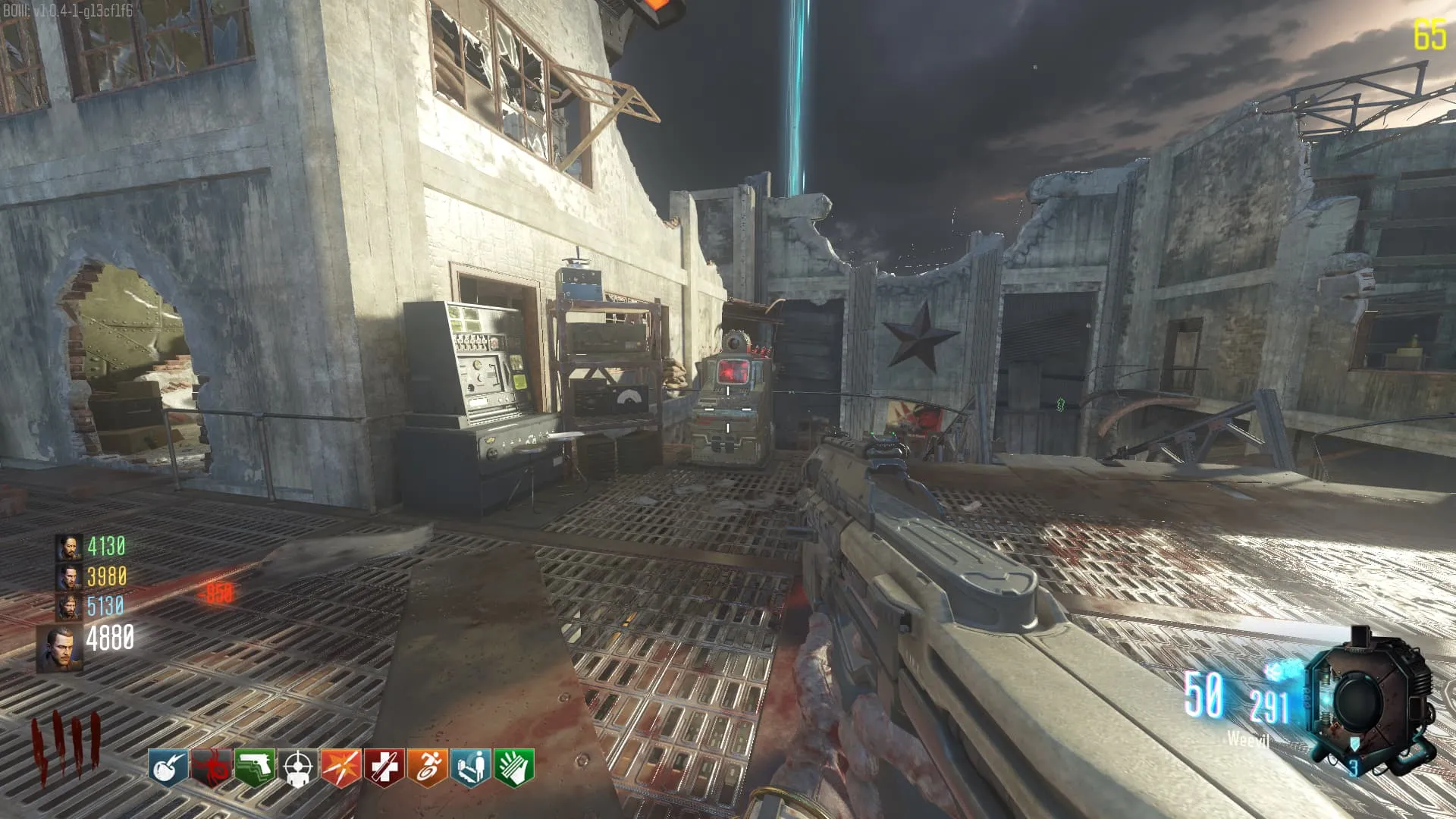Click the portrait next to the 3980 score
Image resolution: width=1456 pixels, height=819 pixels.
coord(69,578)
